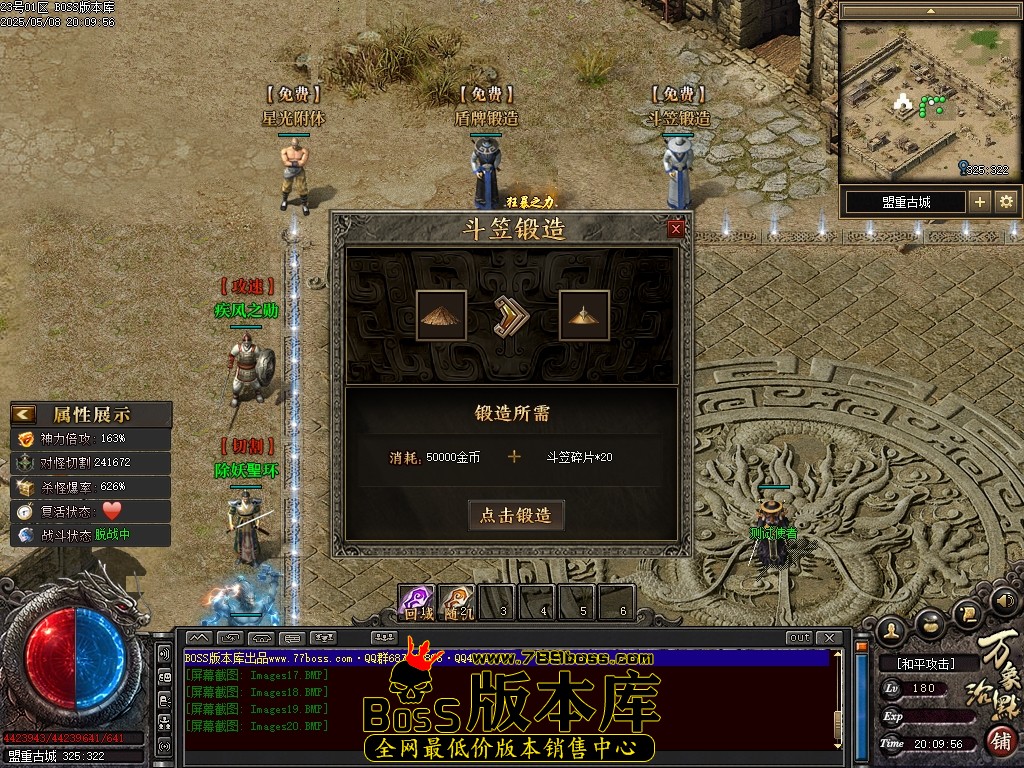Use the 随机 random teleport hotbar item
1024x768 pixels.
click(x=456, y=602)
